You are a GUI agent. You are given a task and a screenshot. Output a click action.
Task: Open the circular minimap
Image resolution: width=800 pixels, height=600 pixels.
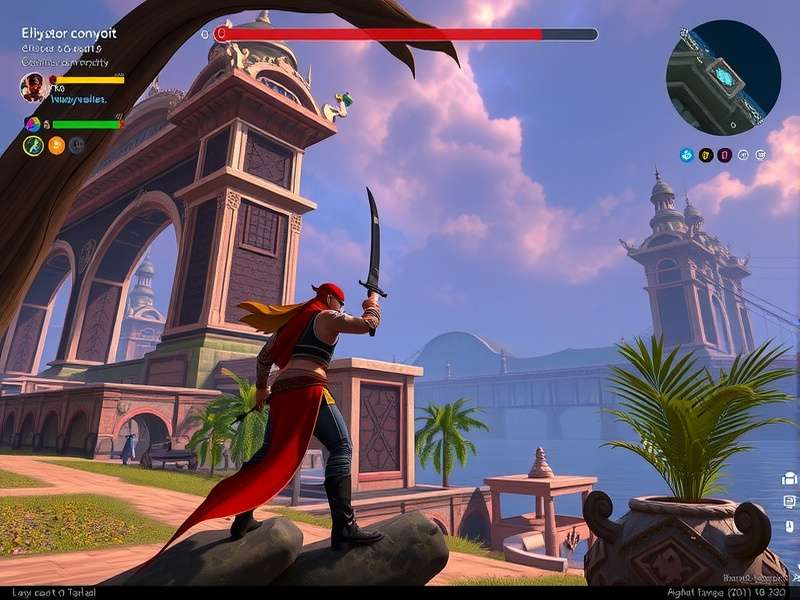click(x=723, y=77)
